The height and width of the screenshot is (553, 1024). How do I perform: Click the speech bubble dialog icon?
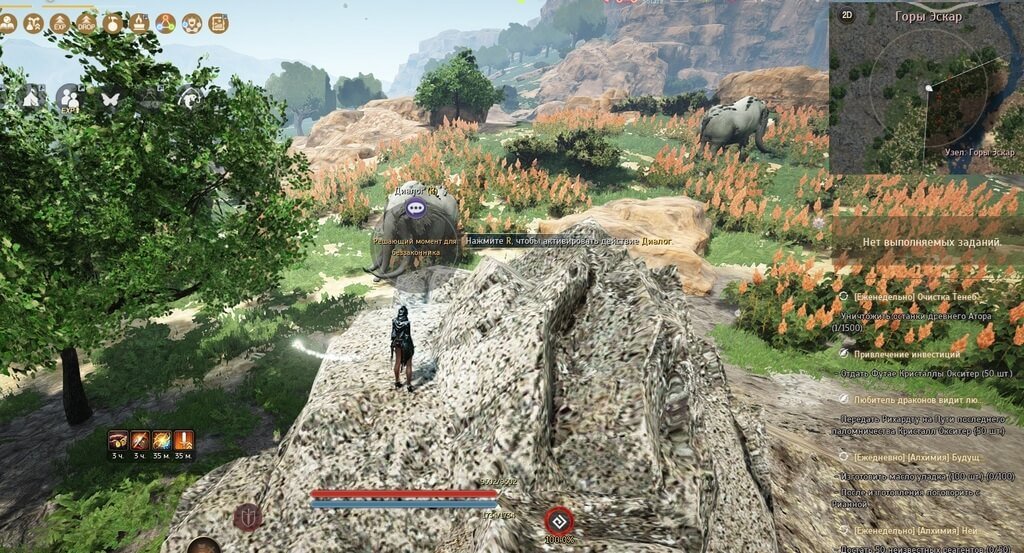(x=417, y=209)
